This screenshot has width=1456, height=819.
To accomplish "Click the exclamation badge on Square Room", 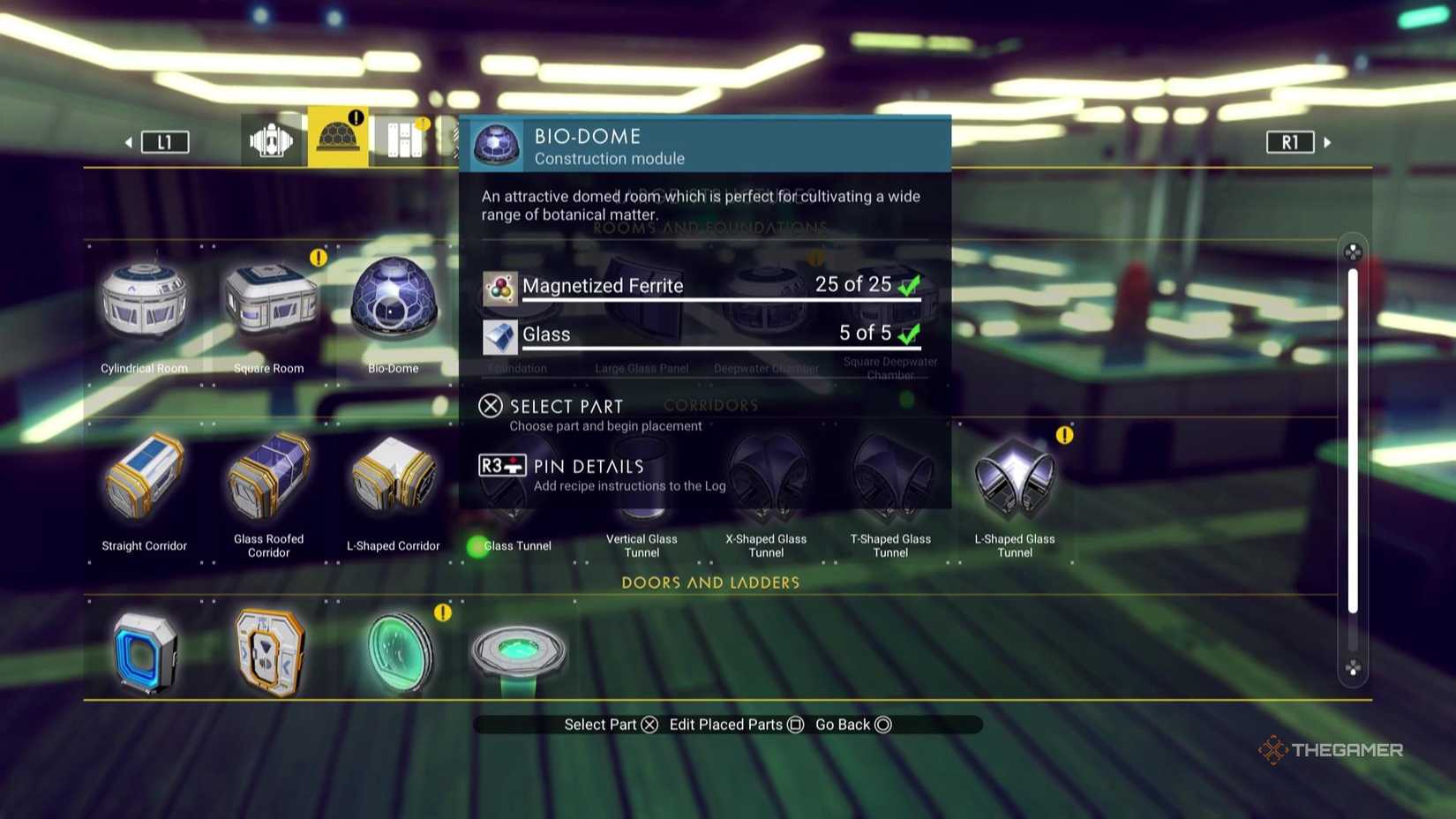I will [x=318, y=258].
